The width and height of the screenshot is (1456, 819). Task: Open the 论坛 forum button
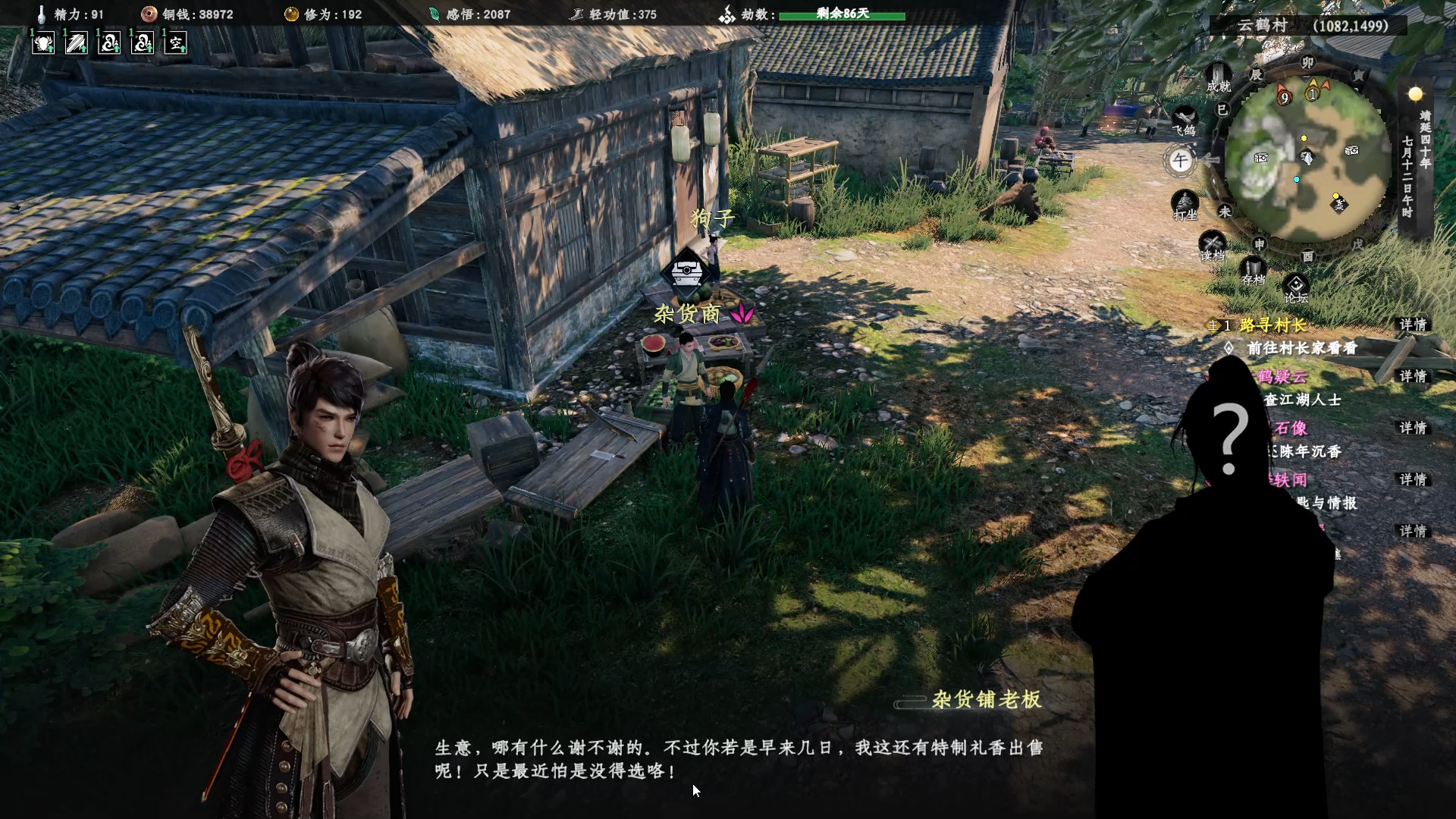tap(1295, 288)
